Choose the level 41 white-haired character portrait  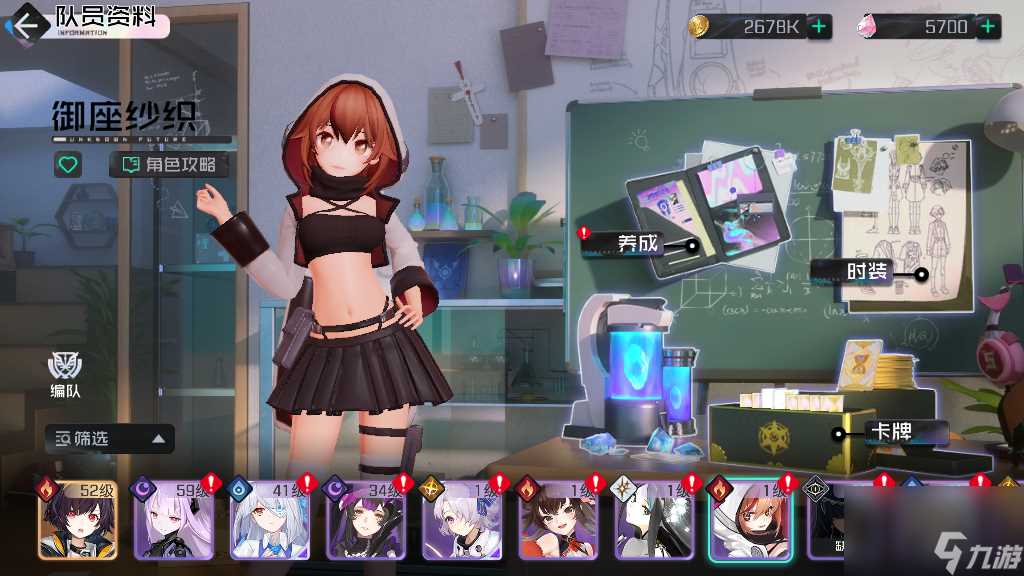[x=270, y=521]
